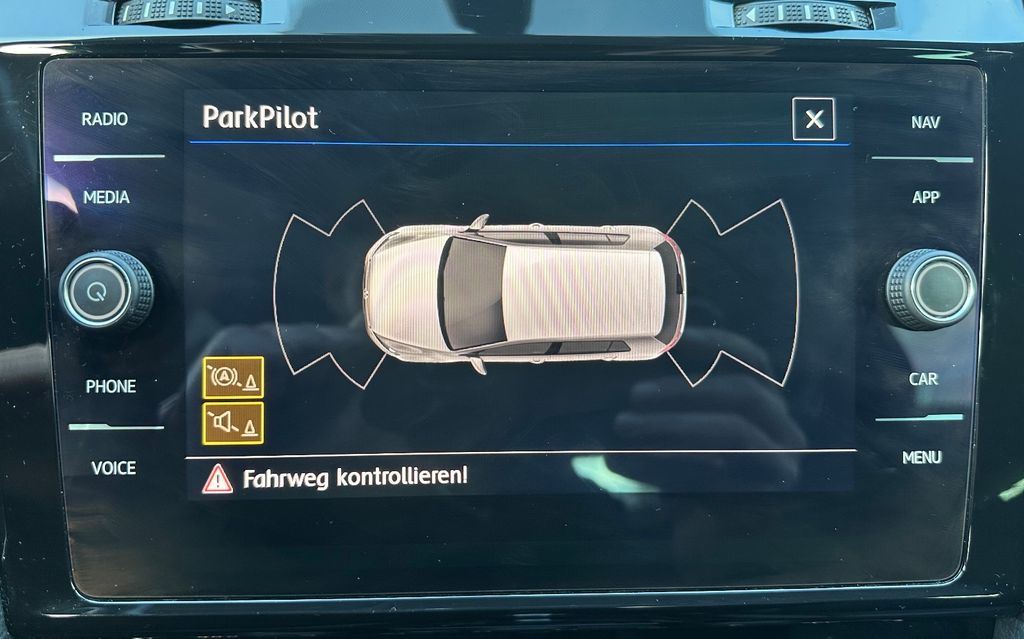Open the APP menu
Screen dimensions: 1024x639
(x=925, y=197)
